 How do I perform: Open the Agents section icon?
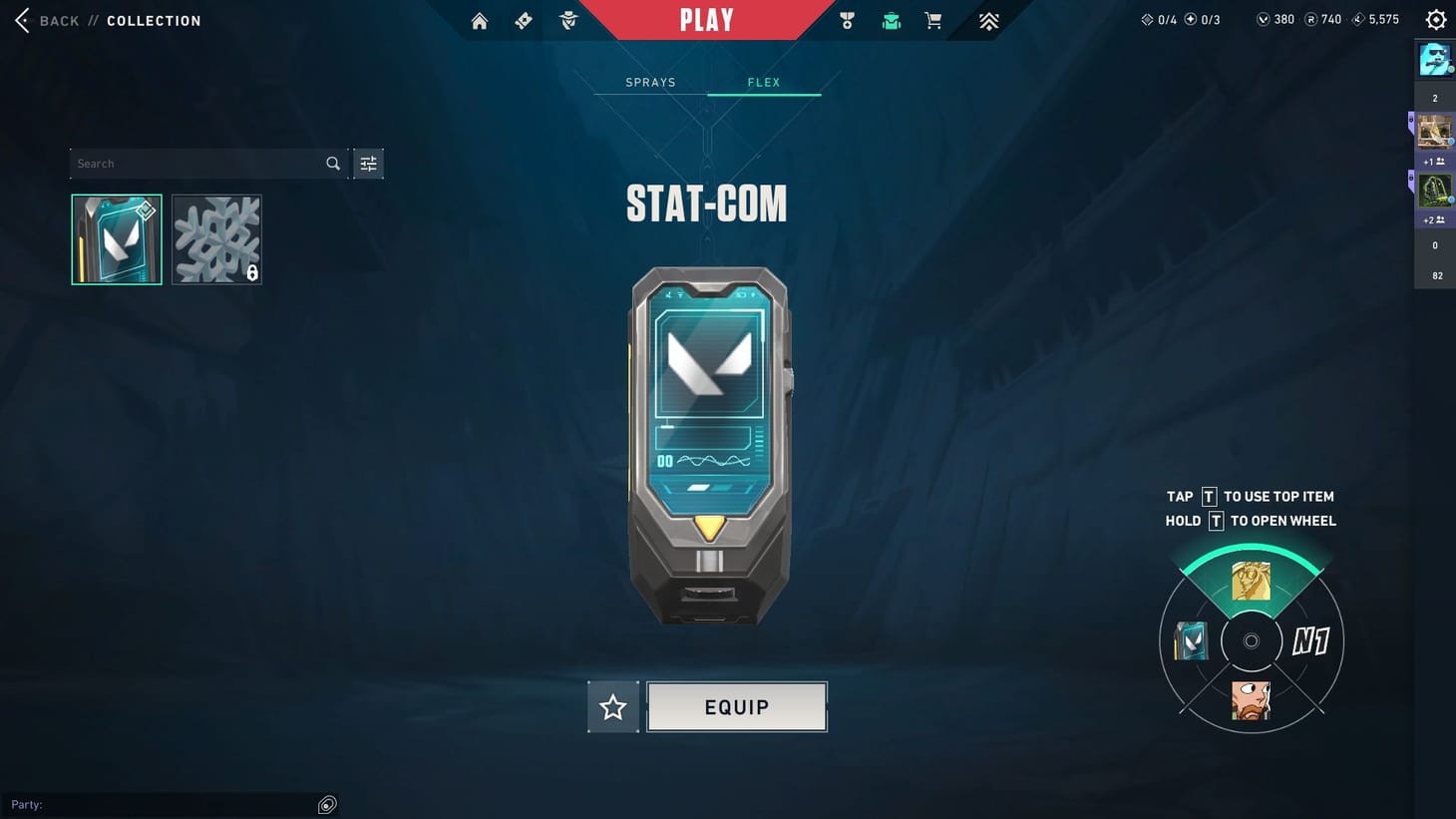tap(567, 20)
